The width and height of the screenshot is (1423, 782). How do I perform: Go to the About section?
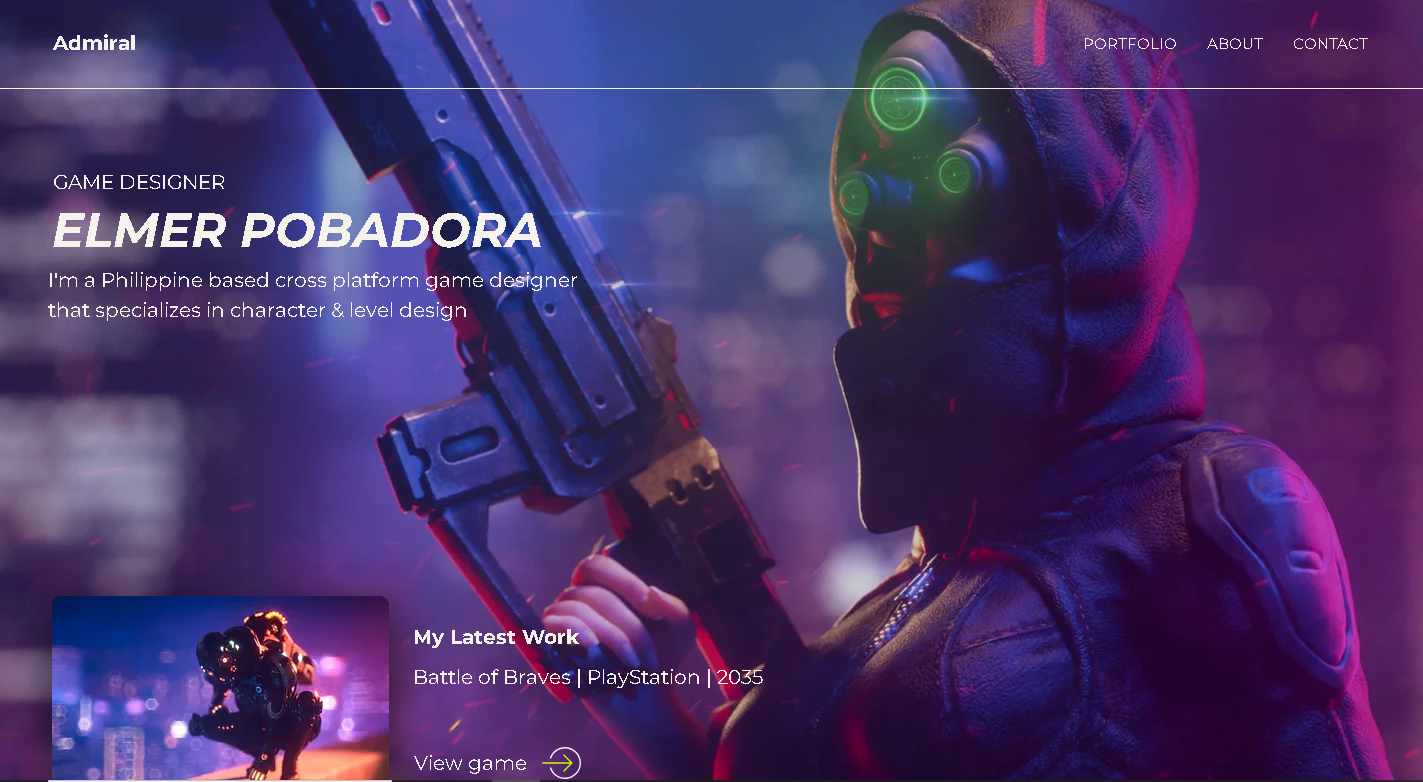[1234, 44]
